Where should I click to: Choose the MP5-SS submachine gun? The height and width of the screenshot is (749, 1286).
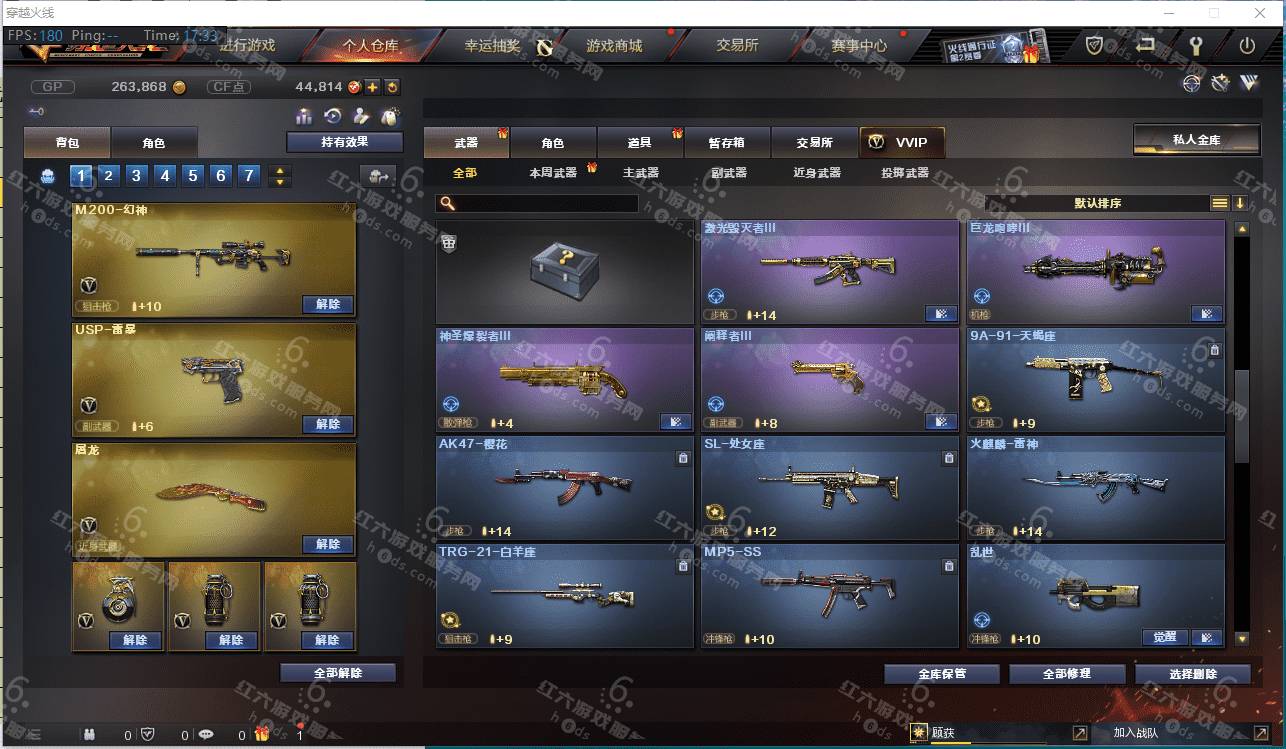point(829,595)
